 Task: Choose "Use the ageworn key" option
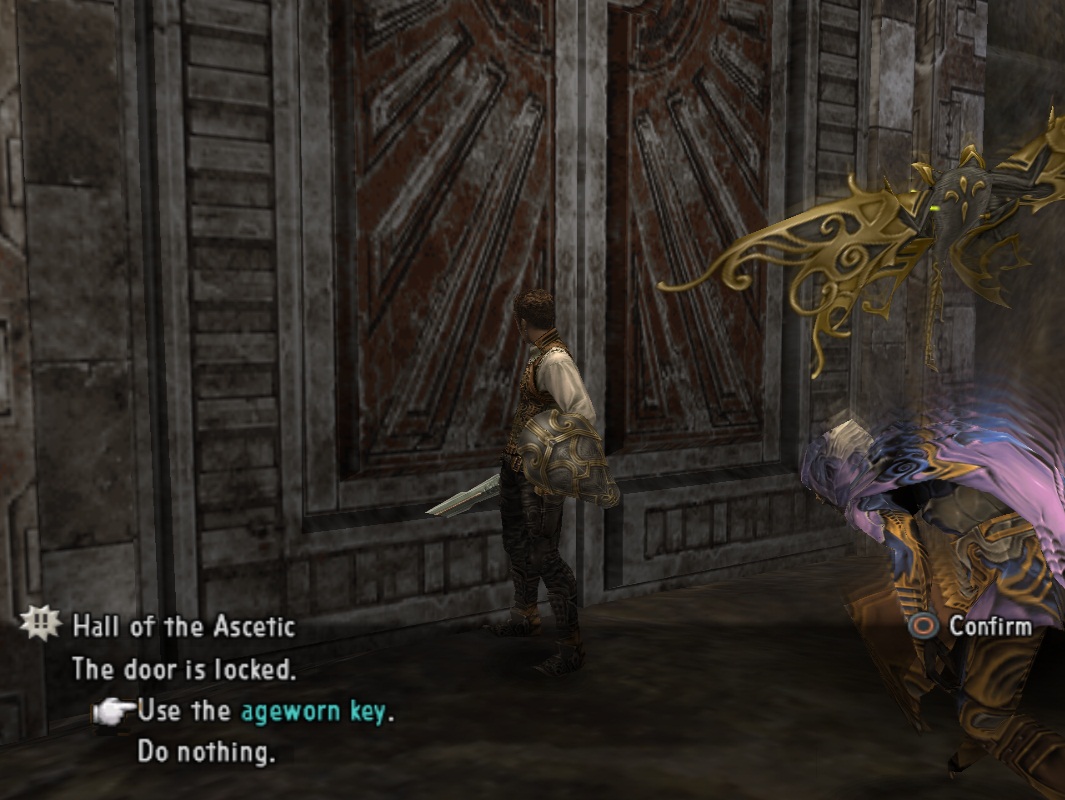pyautogui.click(x=265, y=712)
